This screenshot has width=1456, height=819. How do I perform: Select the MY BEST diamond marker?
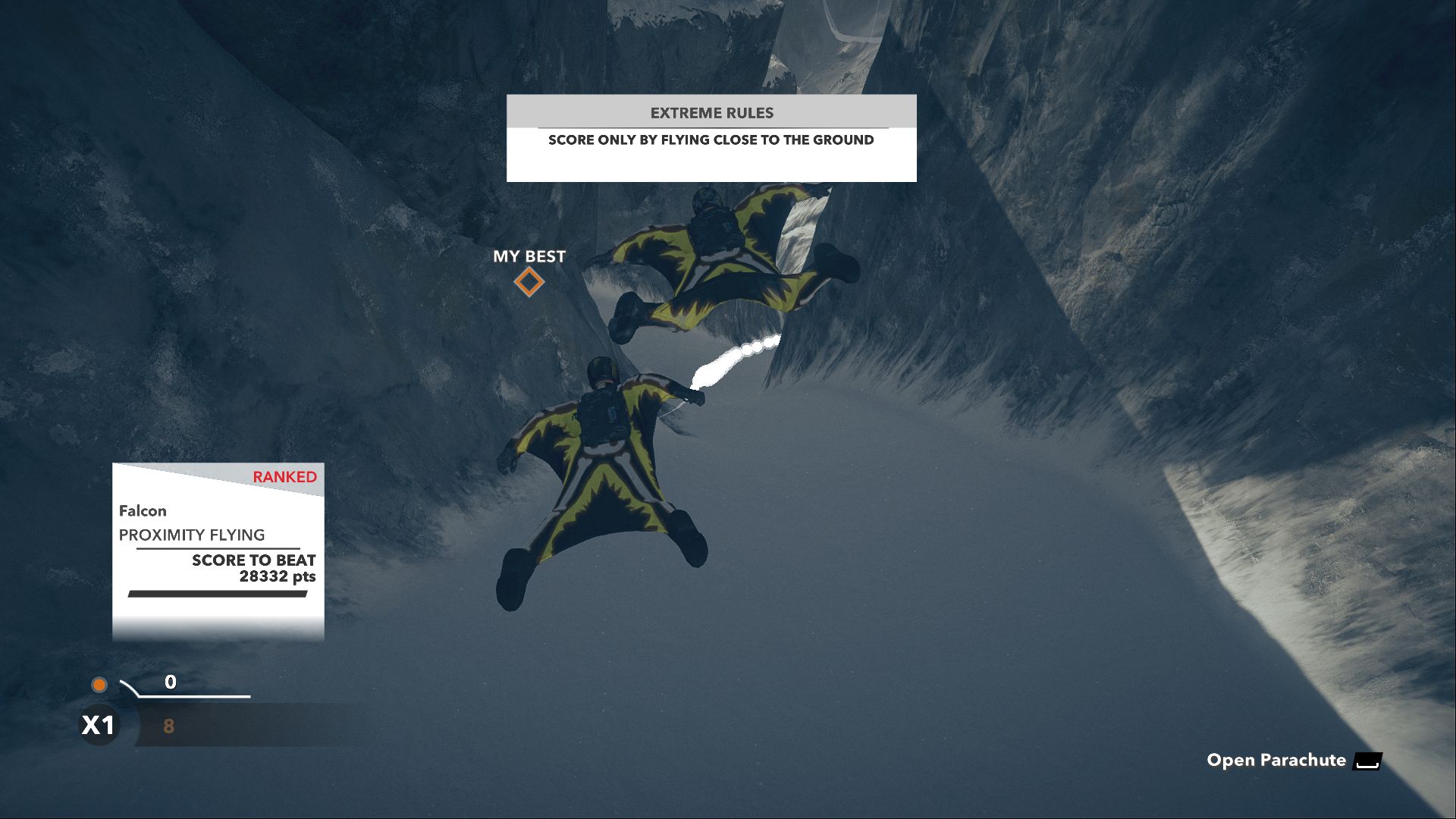(x=529, y=281)
